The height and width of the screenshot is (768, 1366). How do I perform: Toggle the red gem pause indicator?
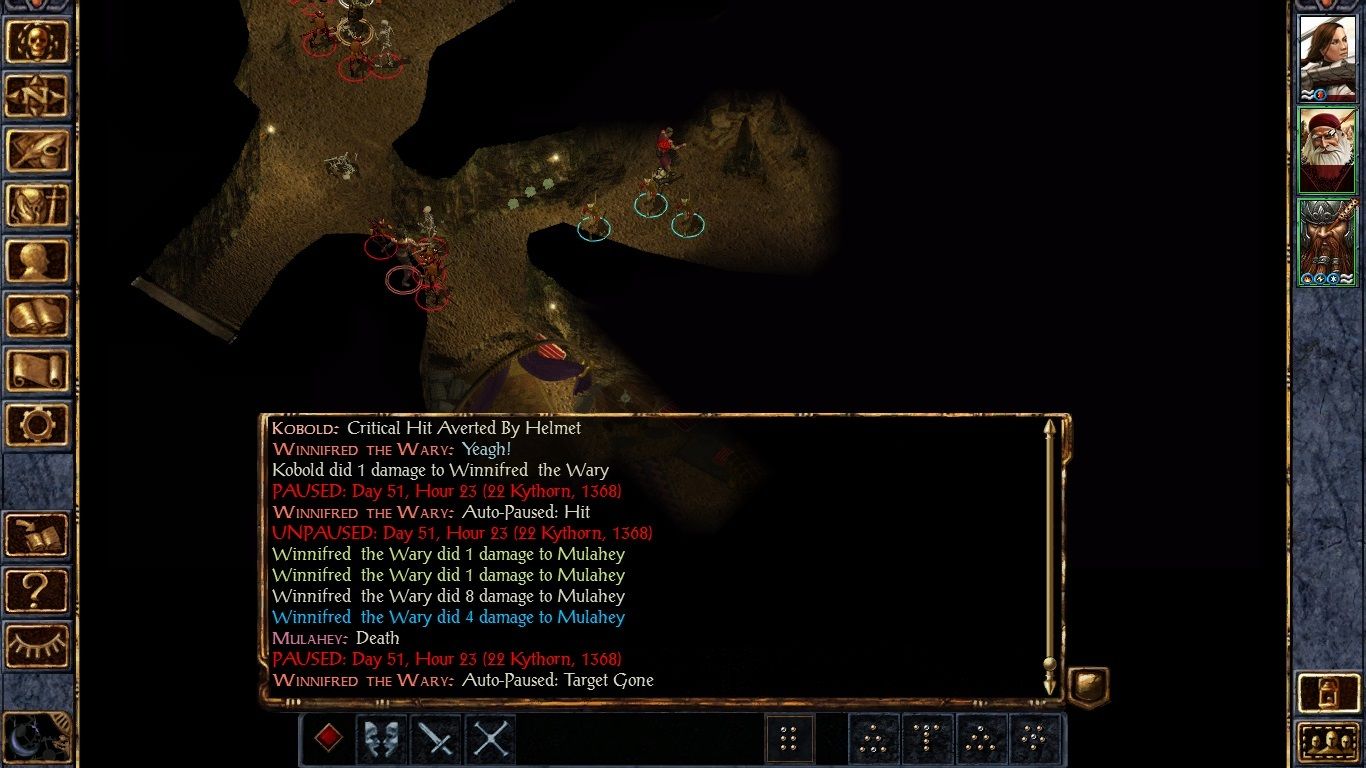point(330,740)
